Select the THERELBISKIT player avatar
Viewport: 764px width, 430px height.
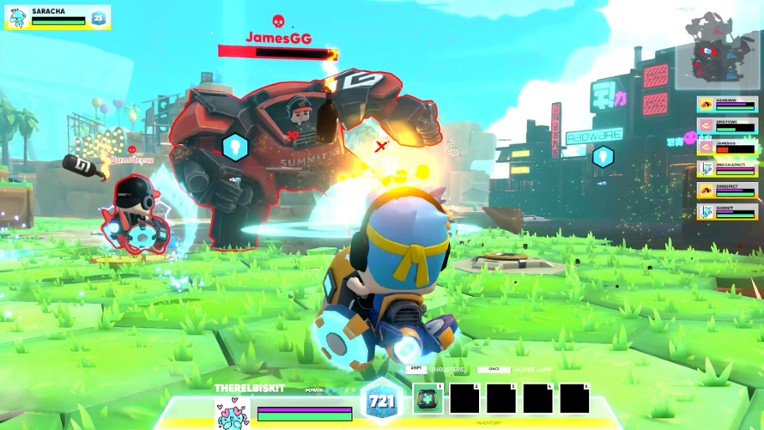tap(232, 412)
